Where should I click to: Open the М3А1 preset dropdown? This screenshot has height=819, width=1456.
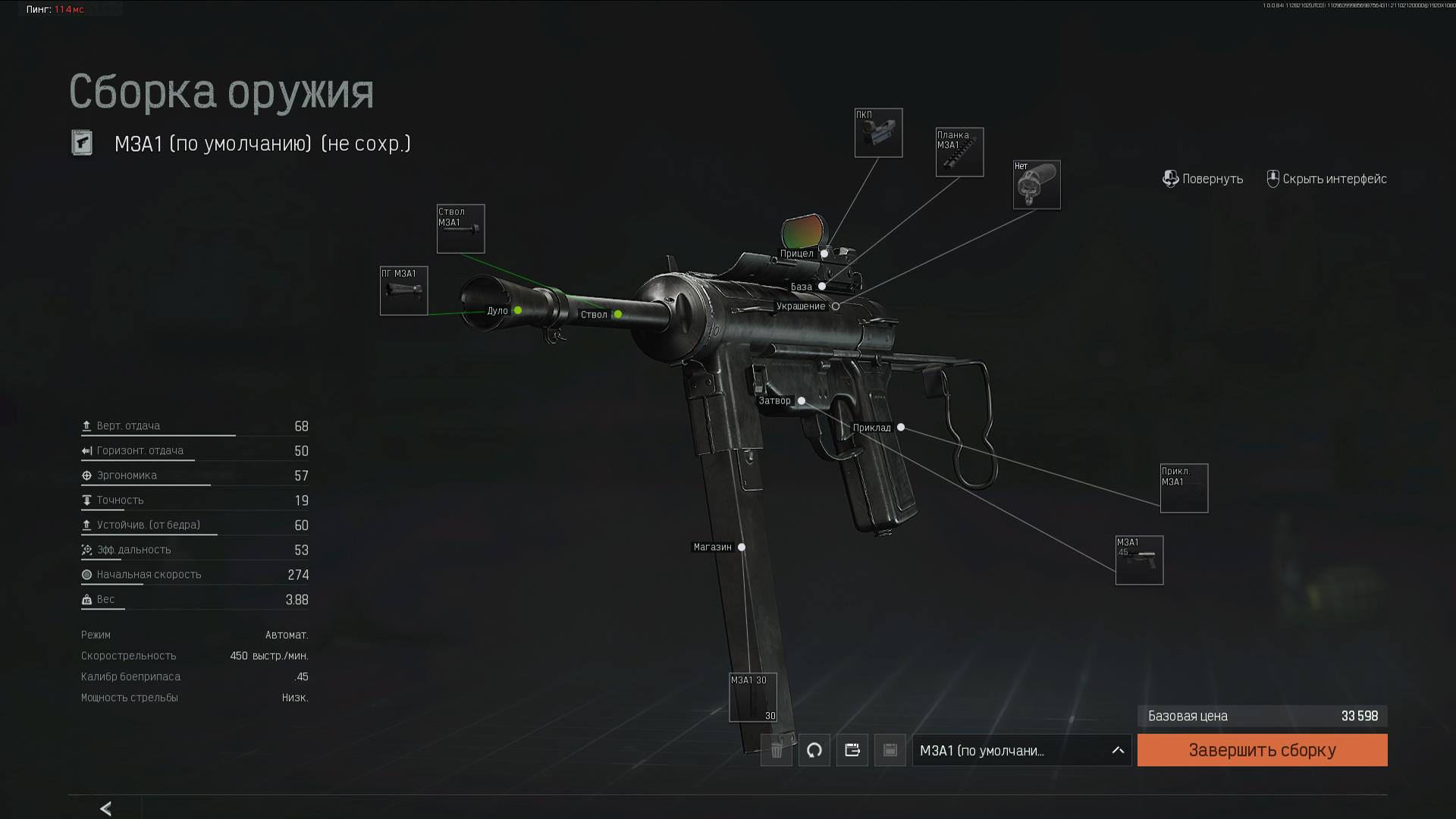coord(1021,750)
